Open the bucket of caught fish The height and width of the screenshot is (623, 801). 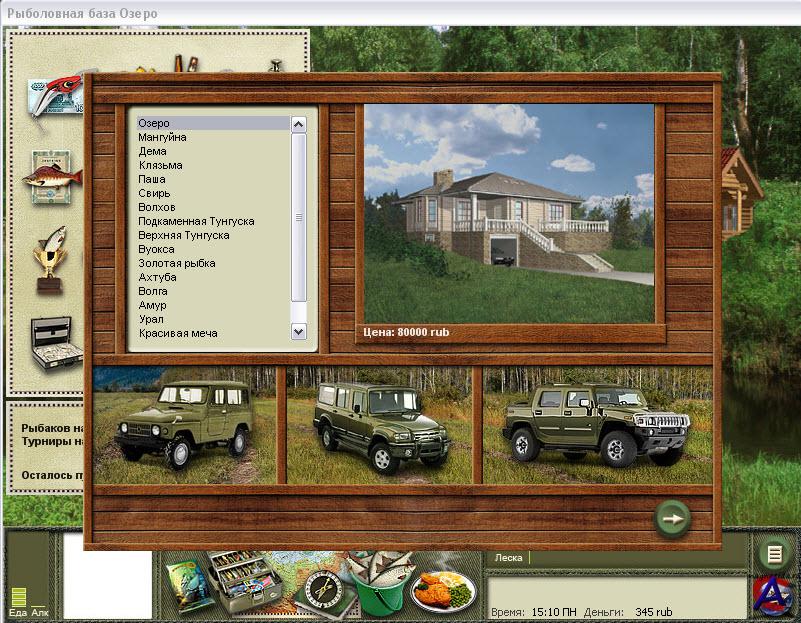[379, 587]
